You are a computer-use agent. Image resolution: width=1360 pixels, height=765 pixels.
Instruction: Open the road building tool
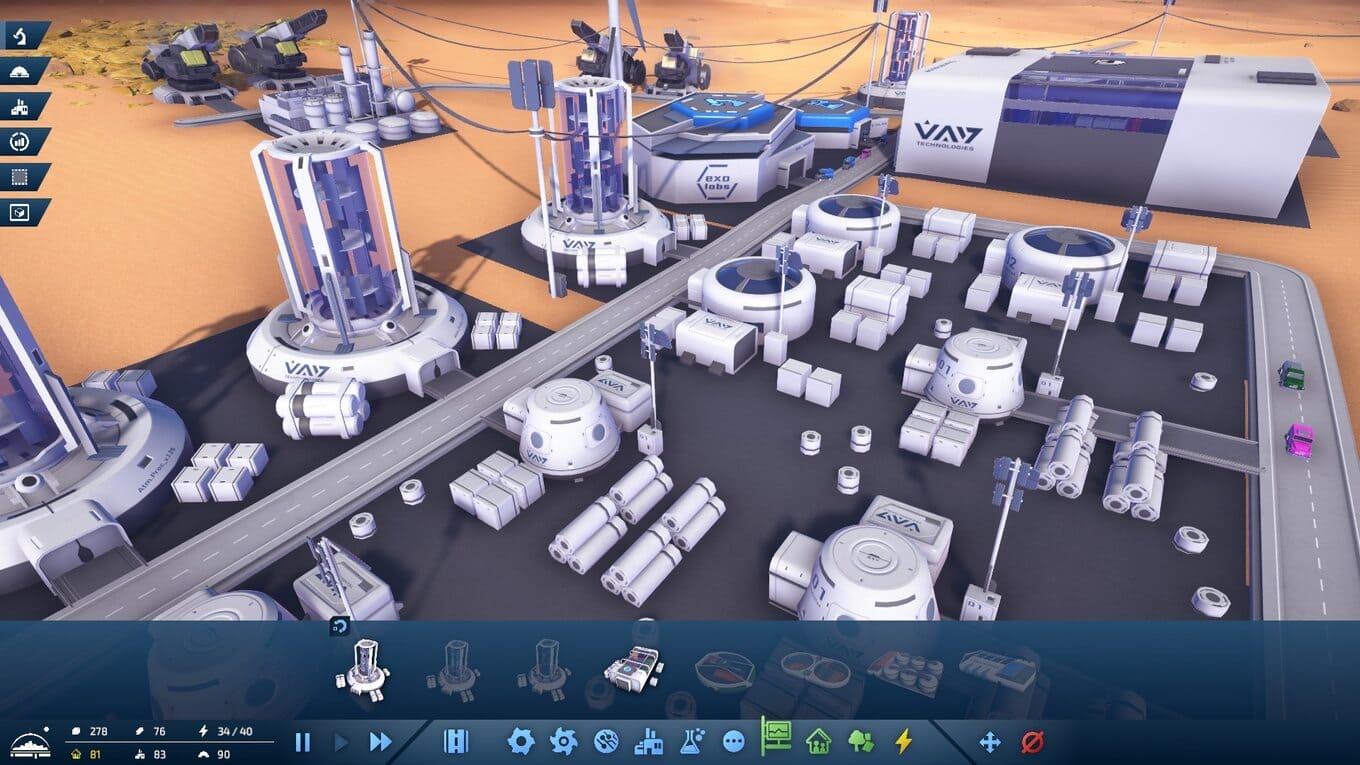(456, 741)
